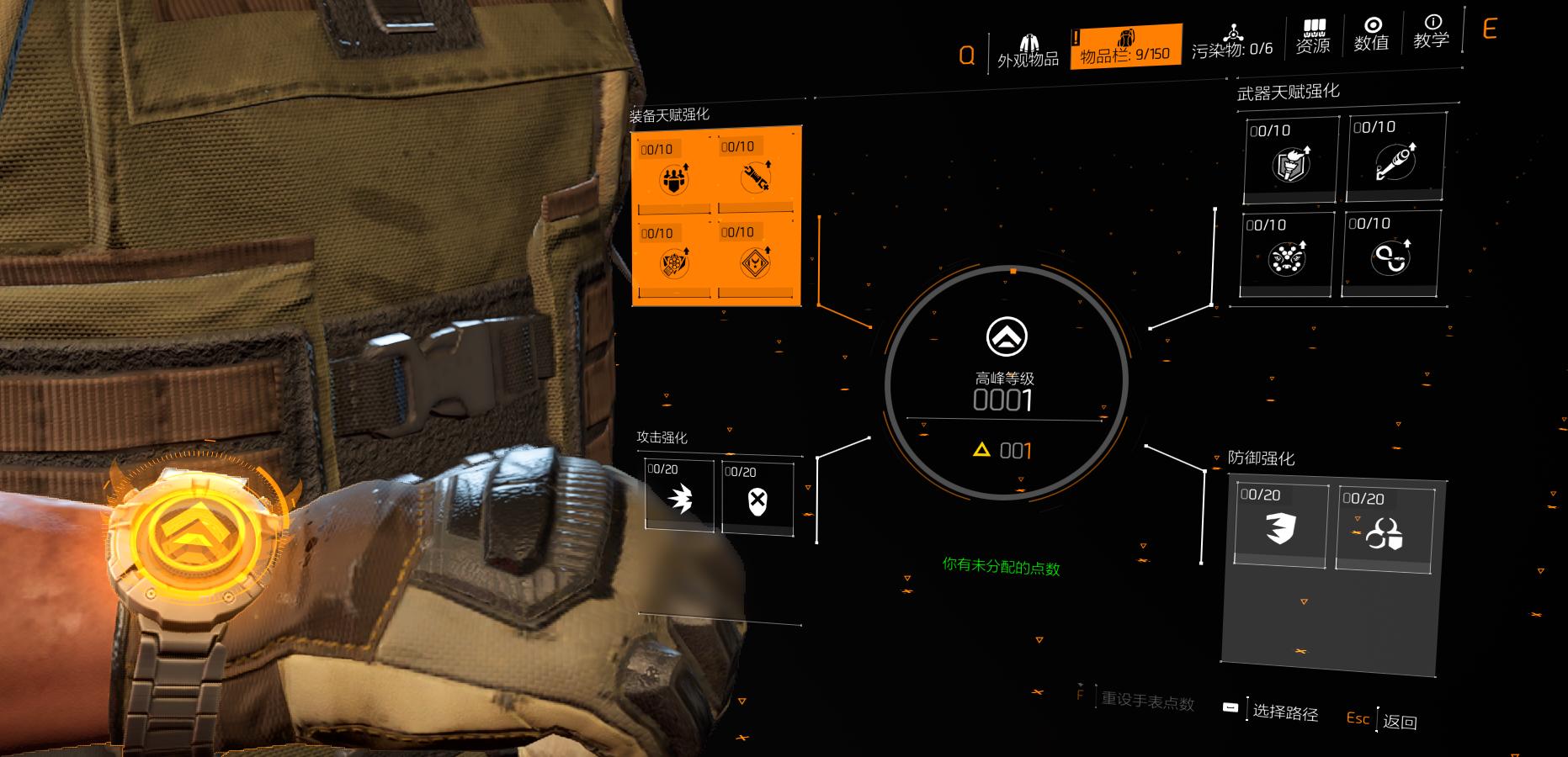The height and width of the screenshot is (757, 1568).
Task: Select the revolver cylinder gear talent node
Action: (674, 261)
